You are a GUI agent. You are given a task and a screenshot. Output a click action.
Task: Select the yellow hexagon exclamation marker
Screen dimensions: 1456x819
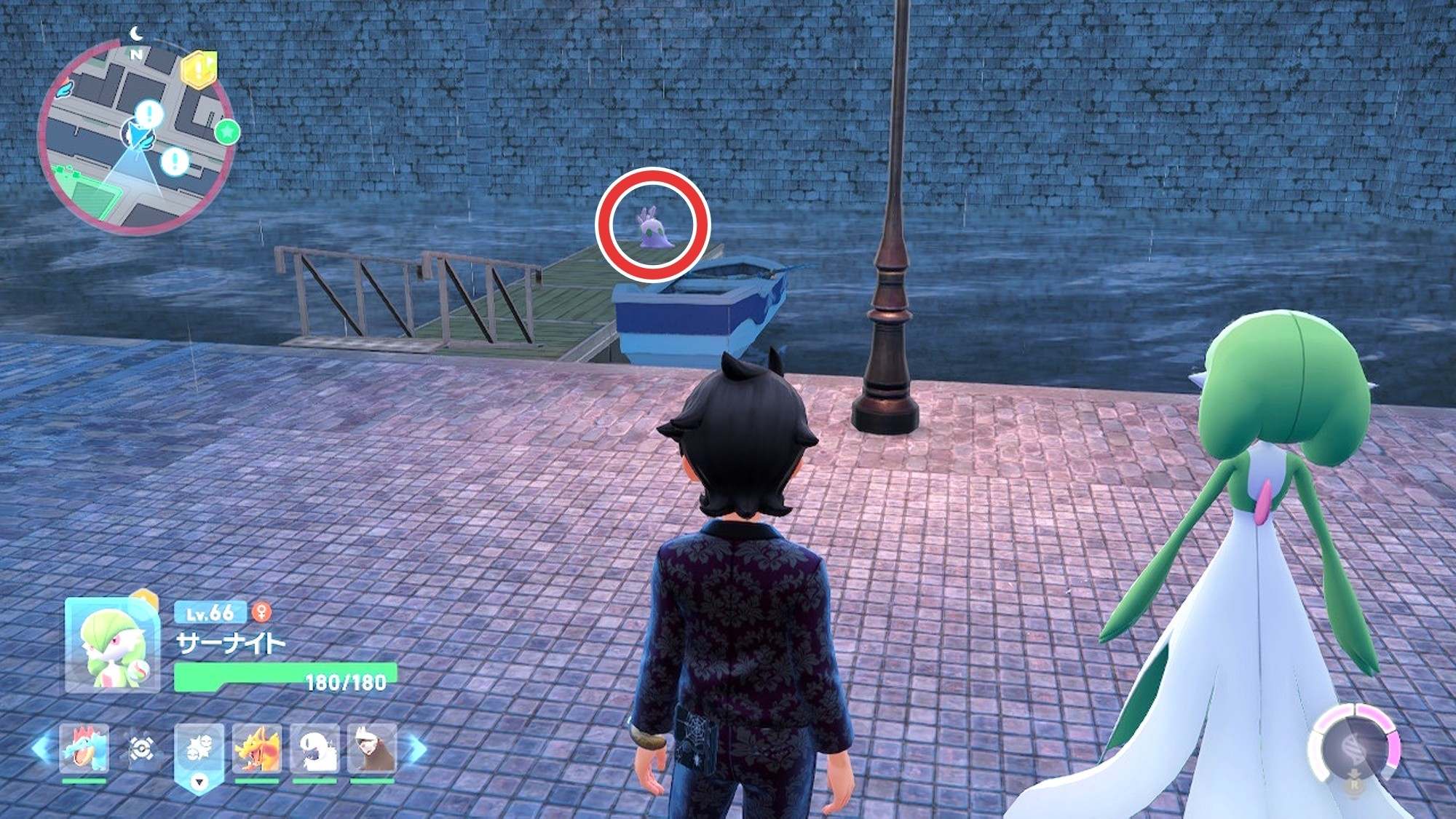[x=199, y=70]
